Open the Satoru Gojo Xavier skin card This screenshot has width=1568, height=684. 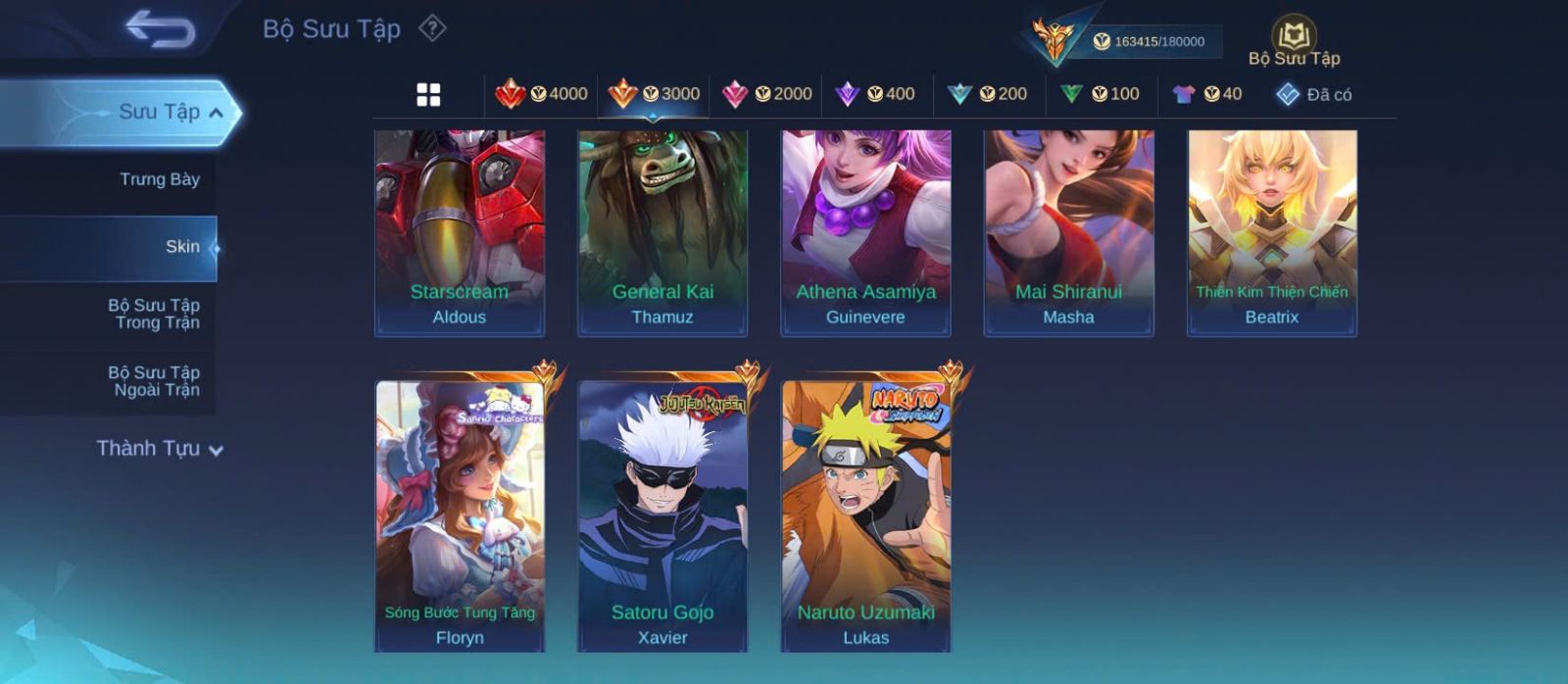[662, 515]
